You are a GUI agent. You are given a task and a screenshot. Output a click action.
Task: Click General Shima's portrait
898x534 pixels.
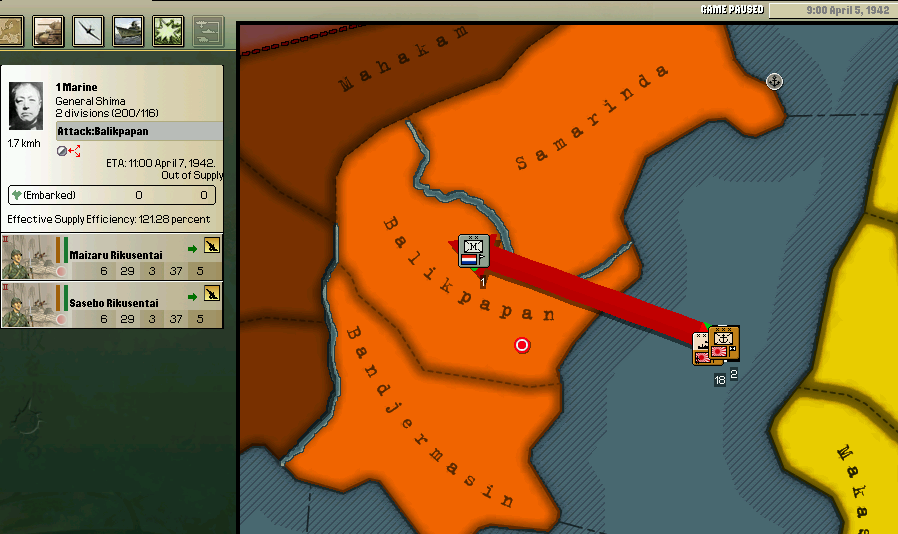coord(26,107)
